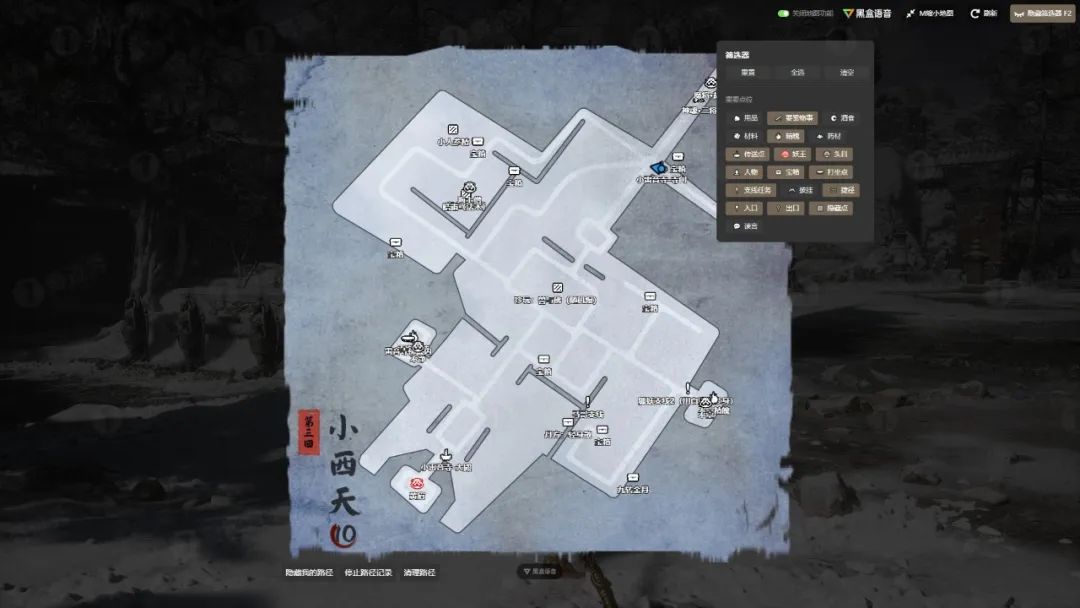Hide my path with 隐藏我的路径
Screen dimensions: 1080x608
pyautogui.click(x=309, y=573)
